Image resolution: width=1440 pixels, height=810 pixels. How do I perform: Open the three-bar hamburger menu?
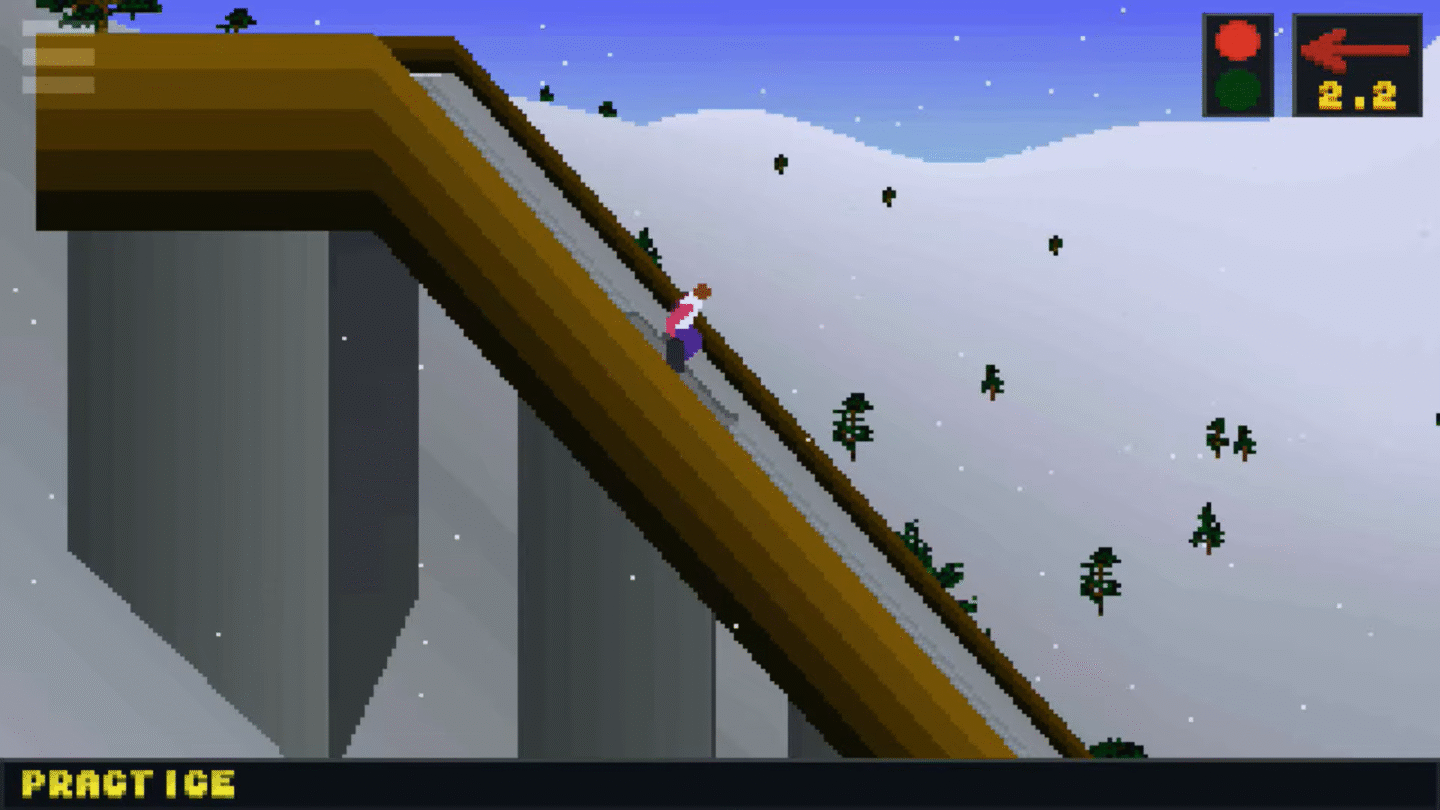click(58, 57)
